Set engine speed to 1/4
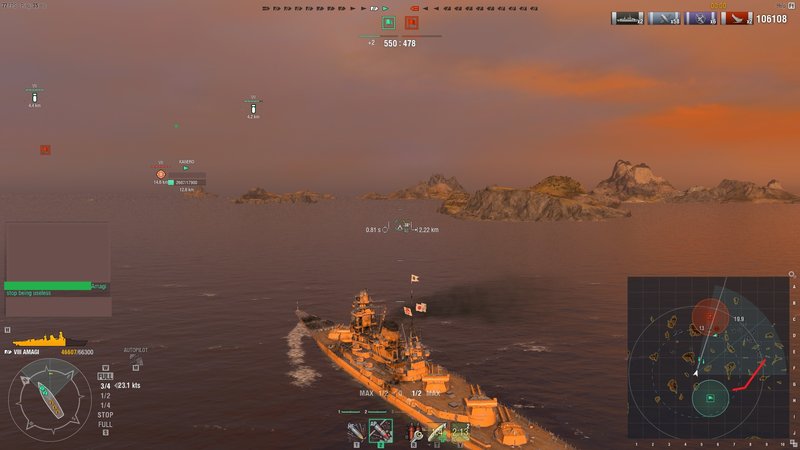800x450 pixels. click(105, 403)
